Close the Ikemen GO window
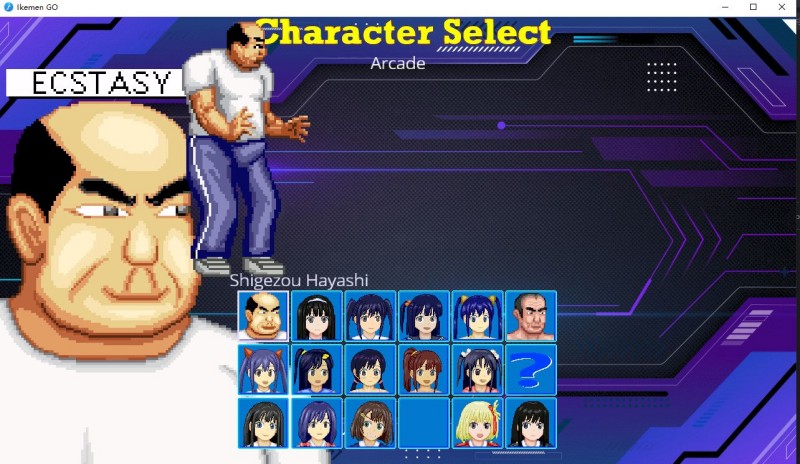The width and height of the screenshot is (800, 464). [781, 7]
